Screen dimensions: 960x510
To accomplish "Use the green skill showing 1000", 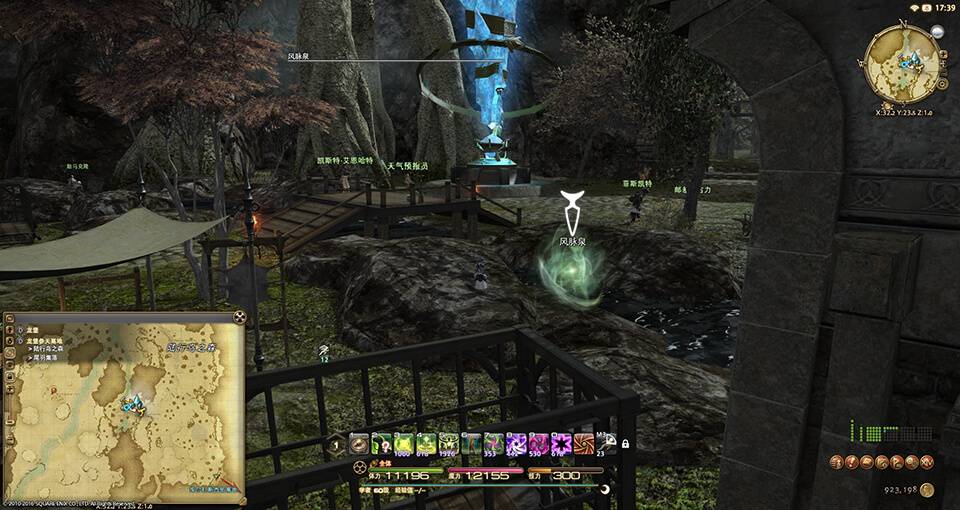I will click(403, 444).
